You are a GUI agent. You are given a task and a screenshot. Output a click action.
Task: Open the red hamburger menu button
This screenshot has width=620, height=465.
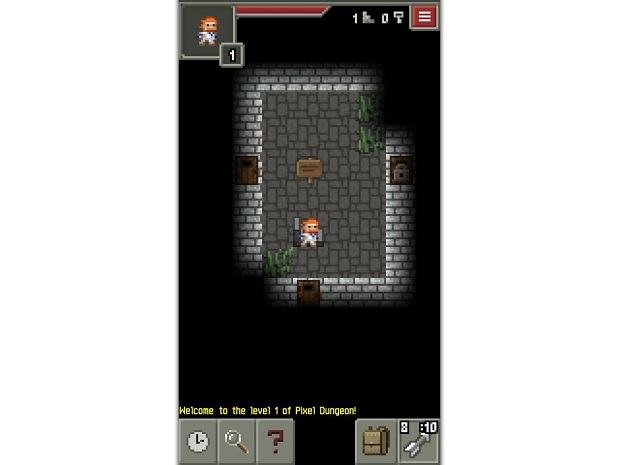(424, 17)
